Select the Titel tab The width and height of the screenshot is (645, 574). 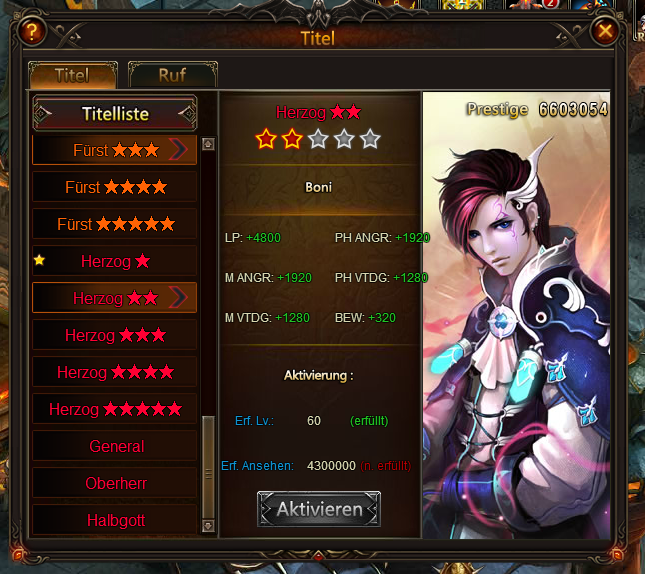coord(72,75)
